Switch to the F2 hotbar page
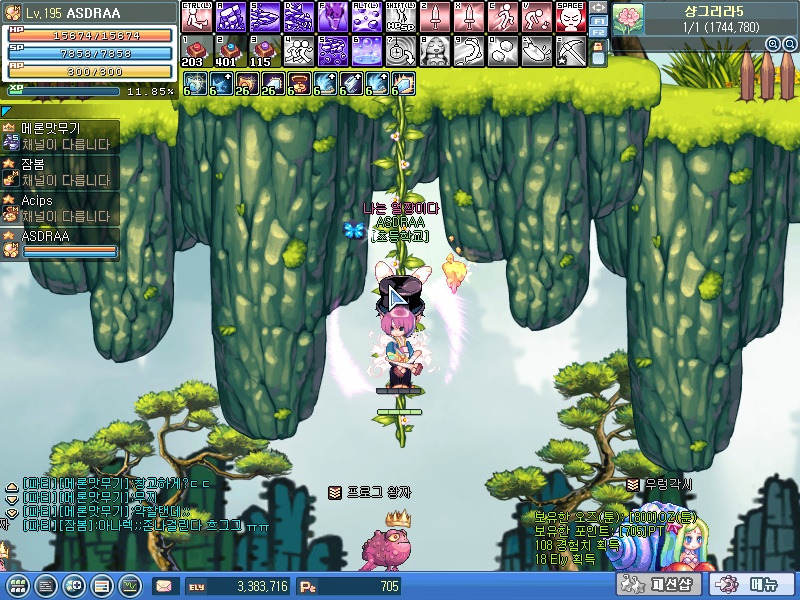The height and width of the screenshot is (600, 800). point(598,32)
